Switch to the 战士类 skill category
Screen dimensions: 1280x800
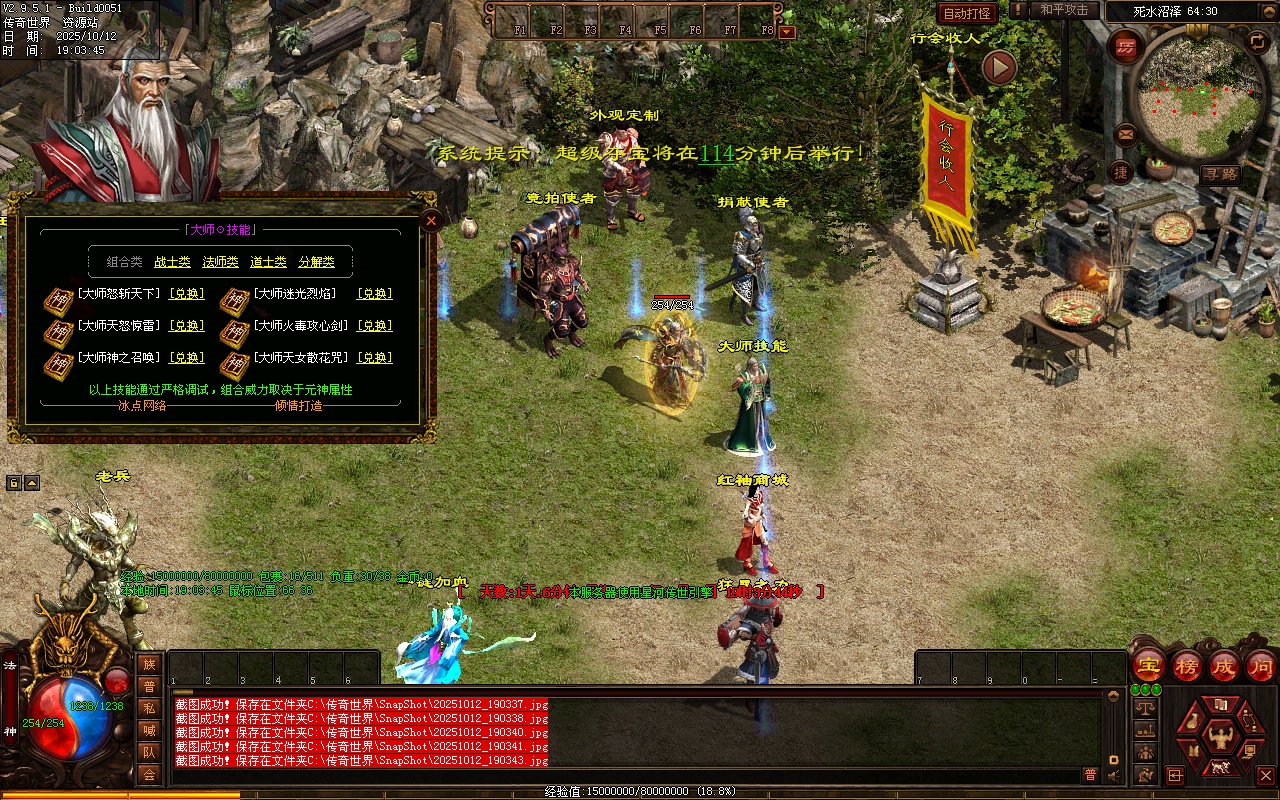click(x=172, y=262)
